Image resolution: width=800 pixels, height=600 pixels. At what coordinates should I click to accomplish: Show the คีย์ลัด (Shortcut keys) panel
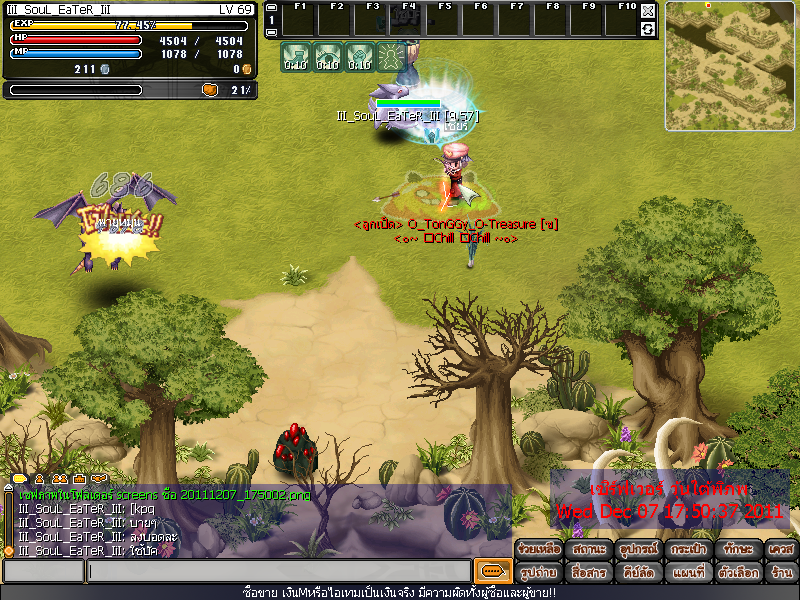point(636,573)
